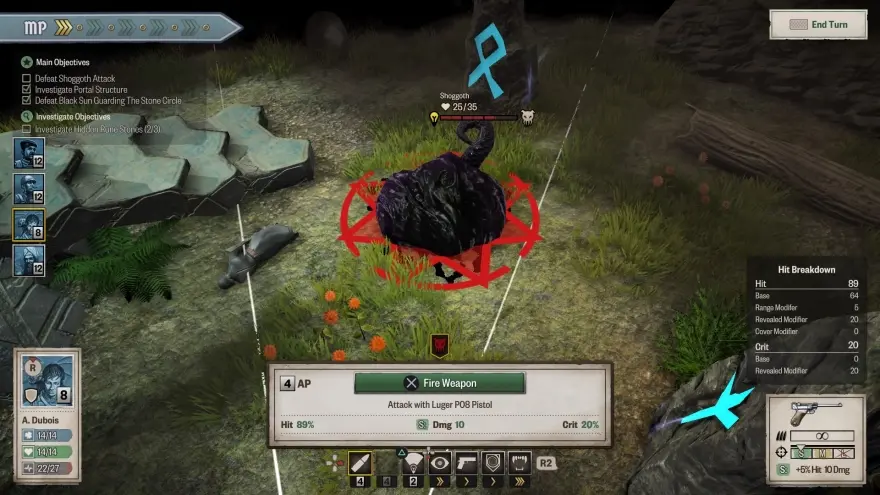Screen dimensions: 880x495
Task: Select the bearded squad member portrait
Action: click(28, 261)
